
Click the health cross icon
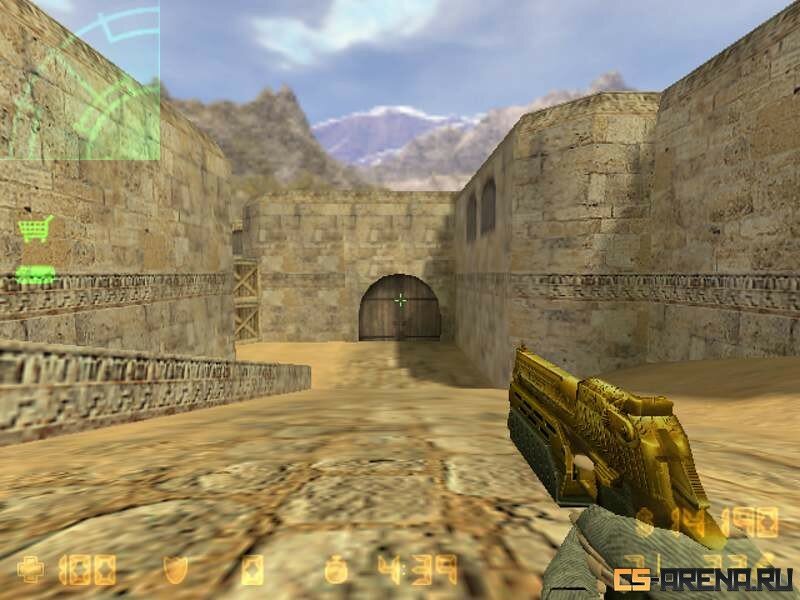31,570
